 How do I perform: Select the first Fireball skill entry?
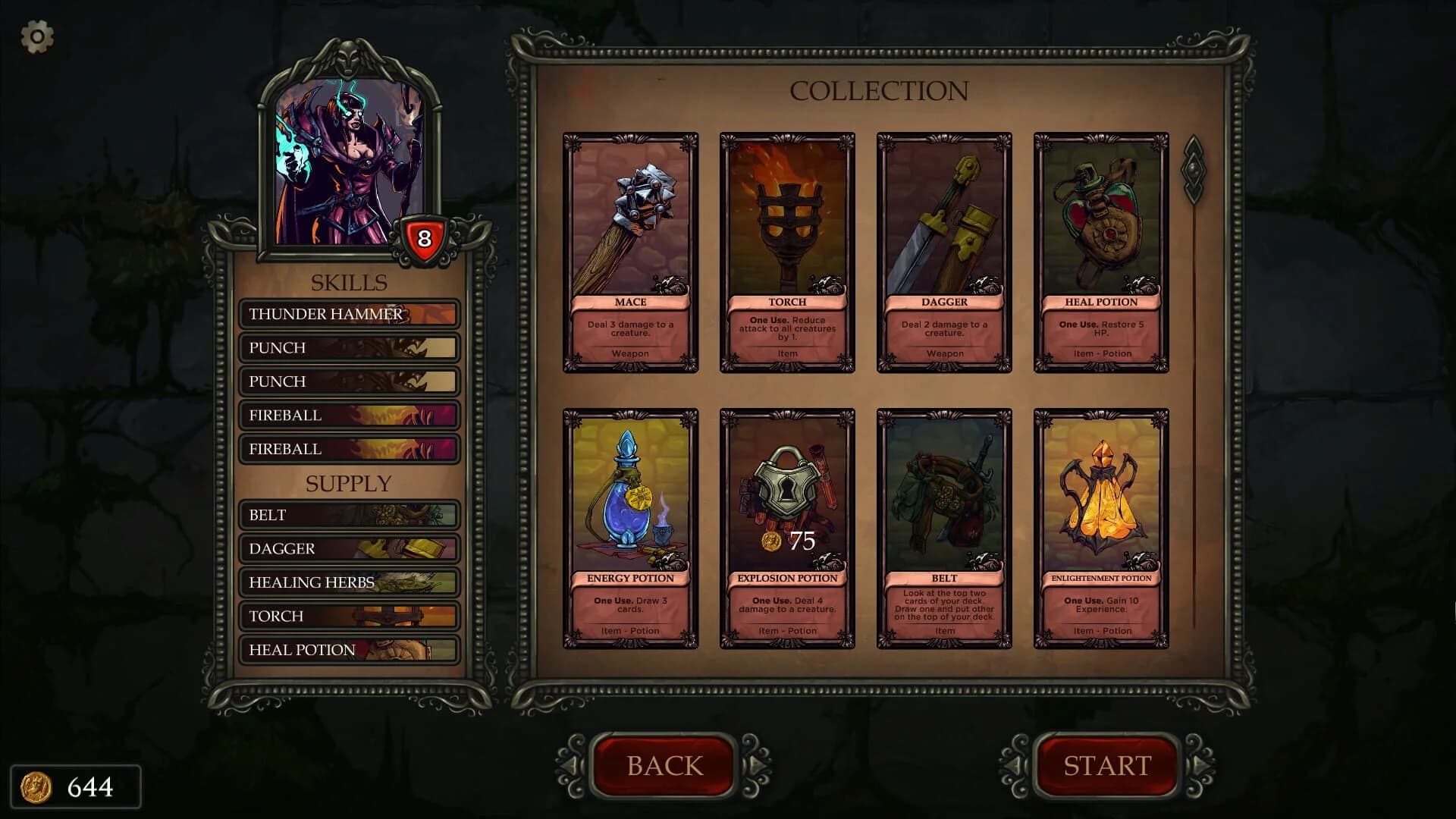tap(349, 415)
